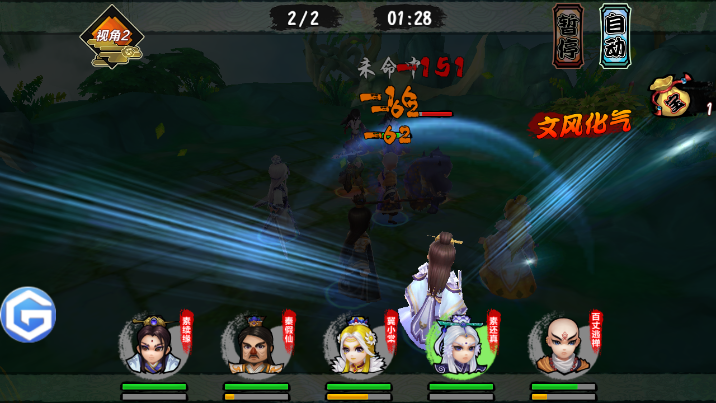The image size is (716, 403).
Task: Select blonde hero portrait 冀小棠
Action: (357, 347)
